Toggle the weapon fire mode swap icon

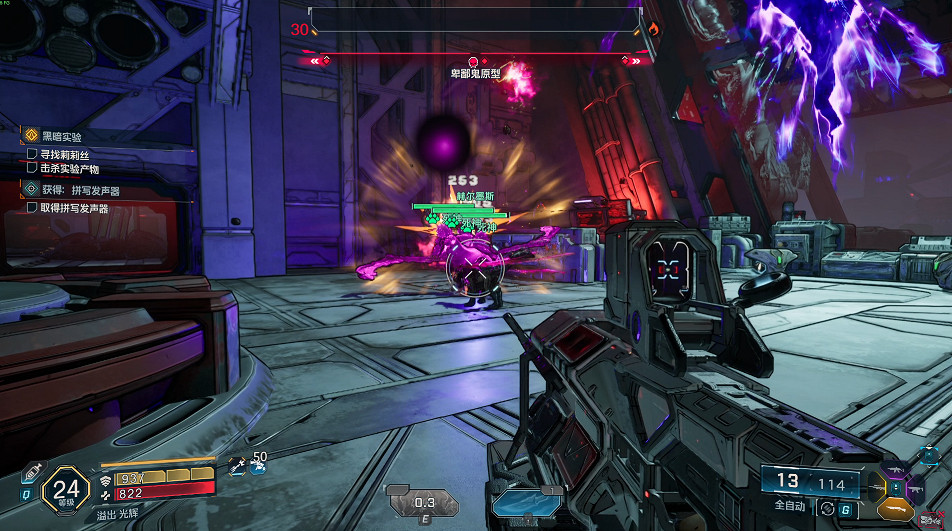[x=827, y=508]
